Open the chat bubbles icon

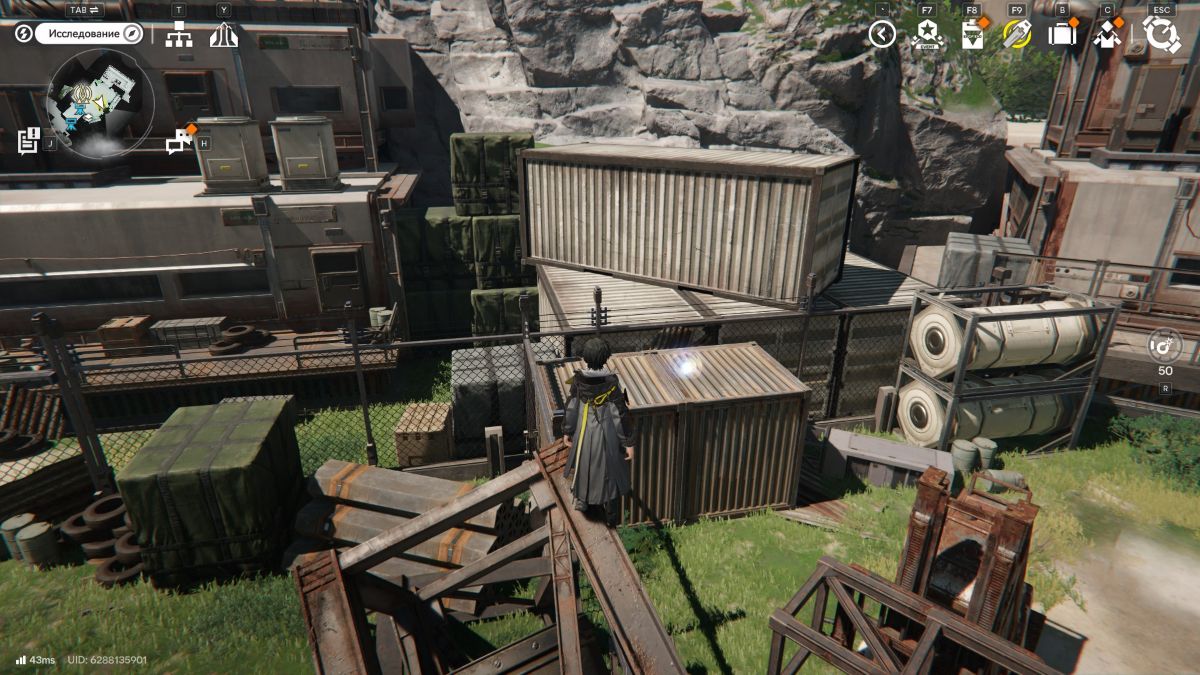click(x=180, y=142)
